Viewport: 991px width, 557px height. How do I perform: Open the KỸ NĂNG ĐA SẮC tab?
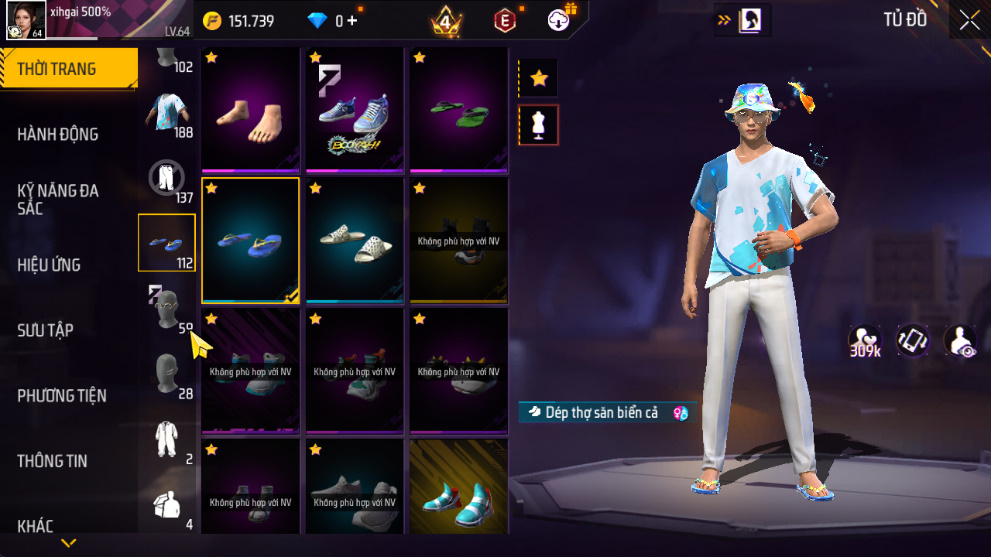coord(58,198)
